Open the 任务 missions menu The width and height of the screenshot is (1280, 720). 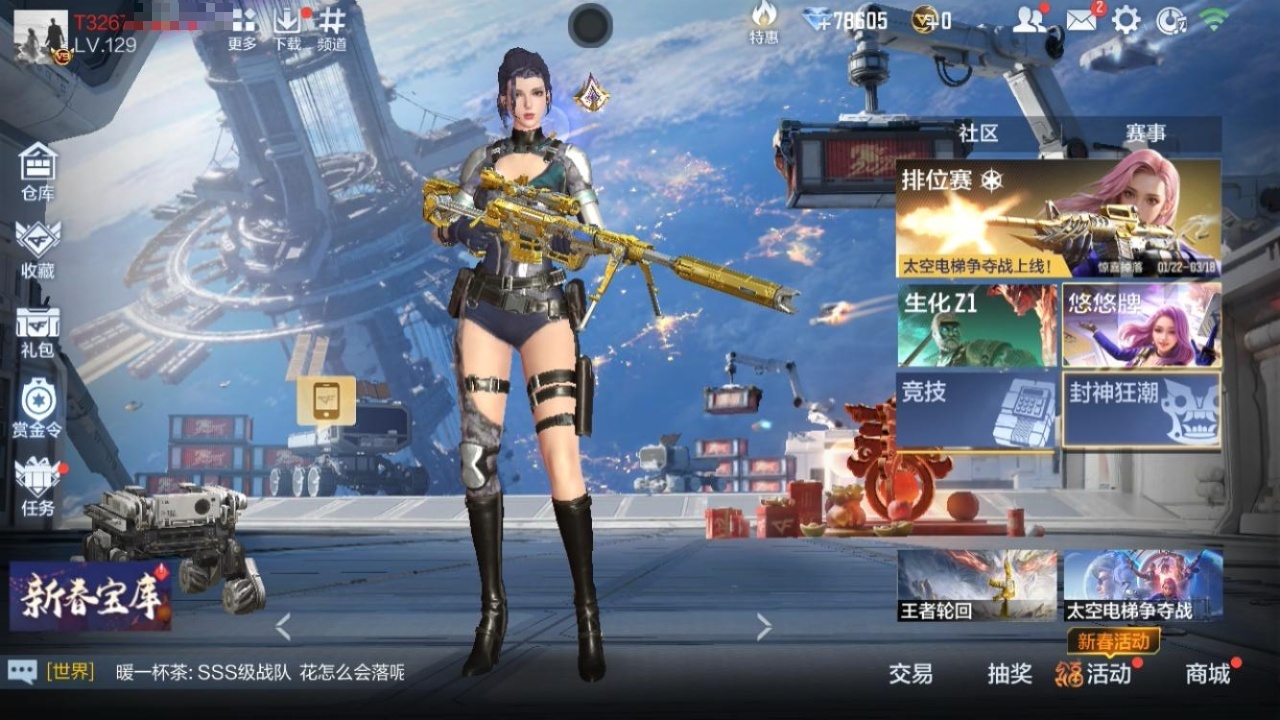38,487
